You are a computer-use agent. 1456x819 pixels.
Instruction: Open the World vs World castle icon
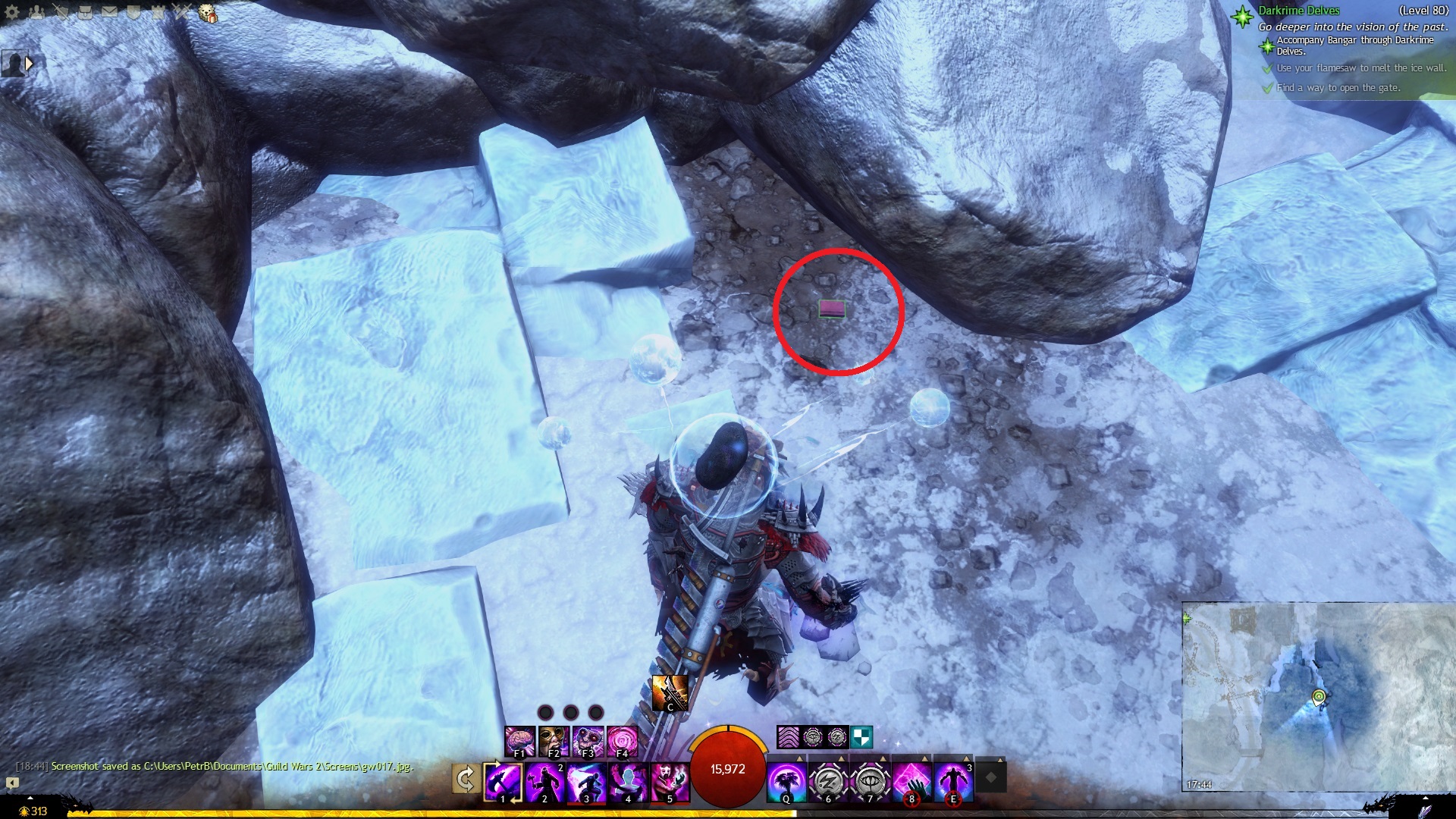pyautogui.click(x=158, y=12)
